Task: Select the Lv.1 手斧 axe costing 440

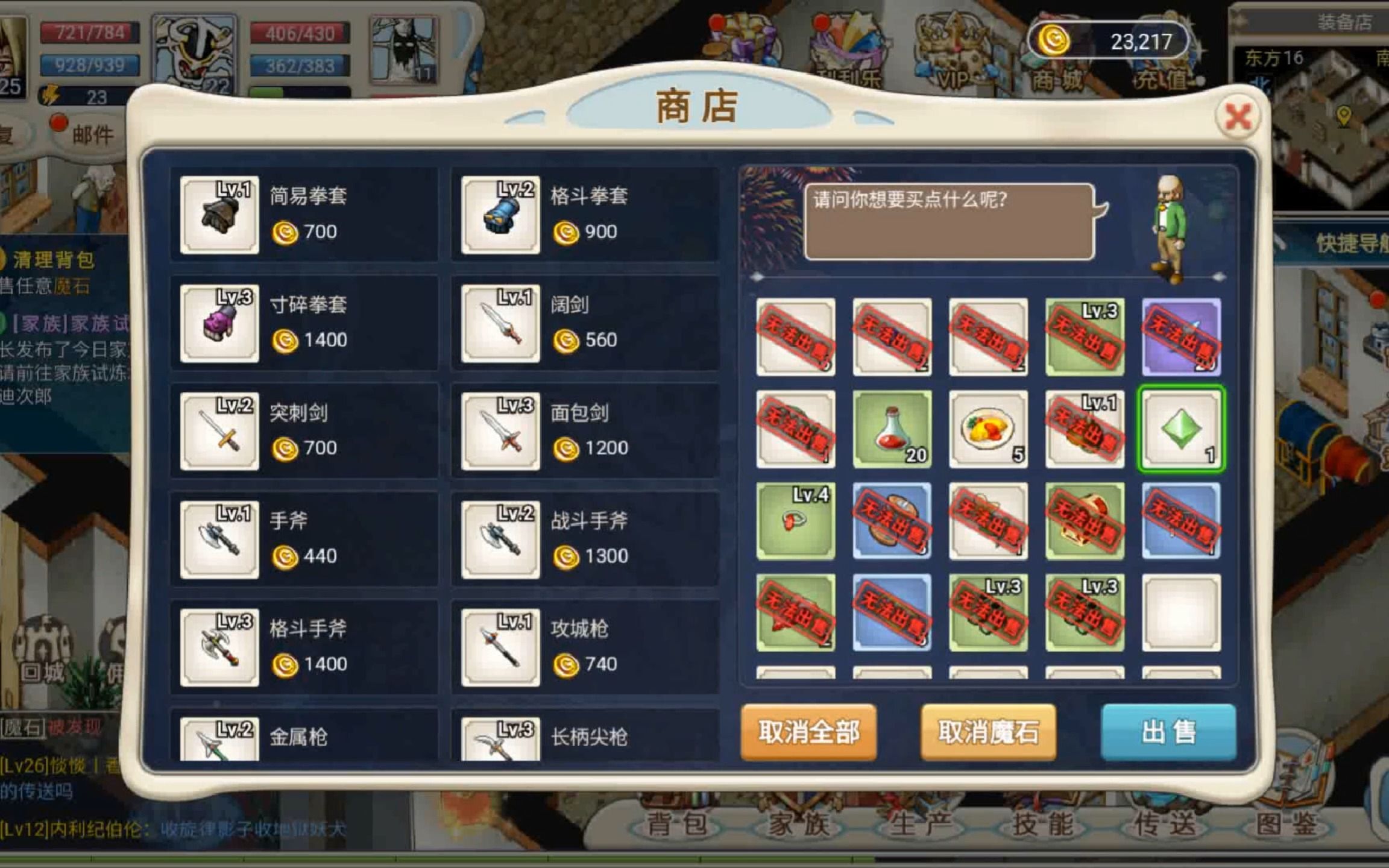Action: 301,539
